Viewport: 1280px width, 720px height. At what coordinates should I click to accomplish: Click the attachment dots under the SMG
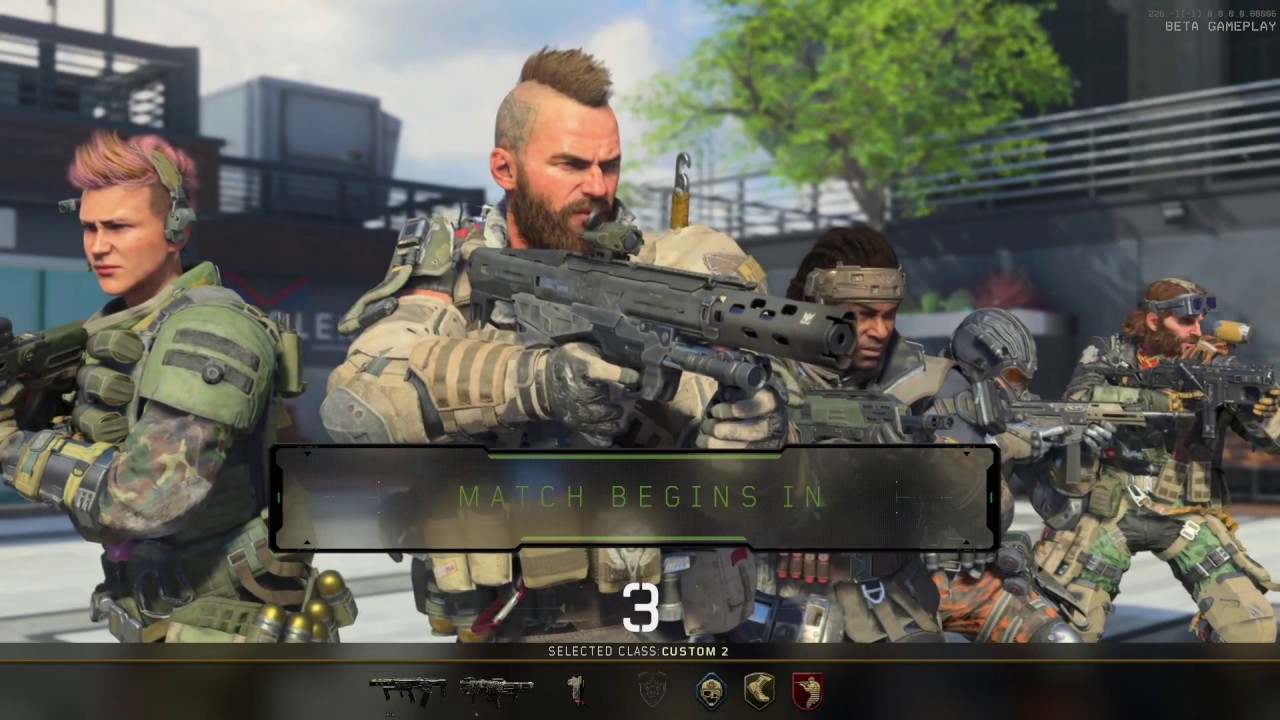[391, 713]
